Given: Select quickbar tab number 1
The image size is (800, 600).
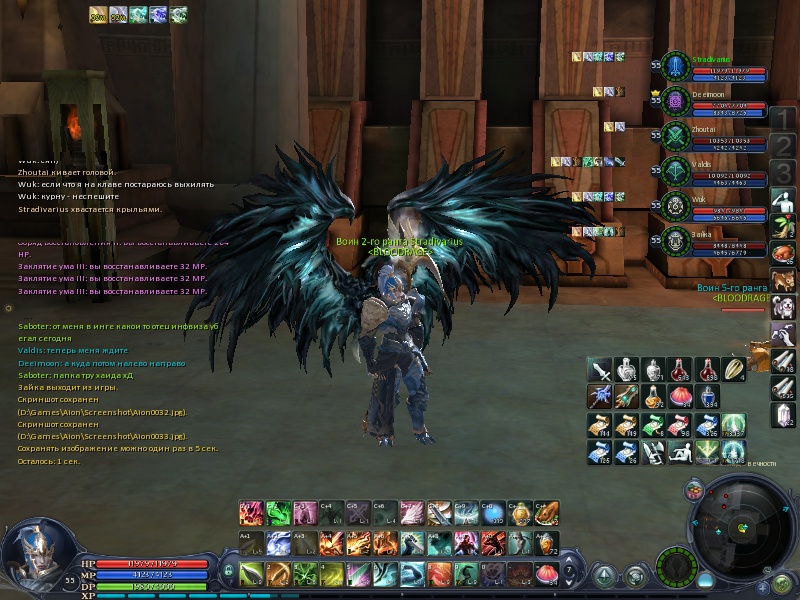Looking at the screenshot, I should [783, 119].
